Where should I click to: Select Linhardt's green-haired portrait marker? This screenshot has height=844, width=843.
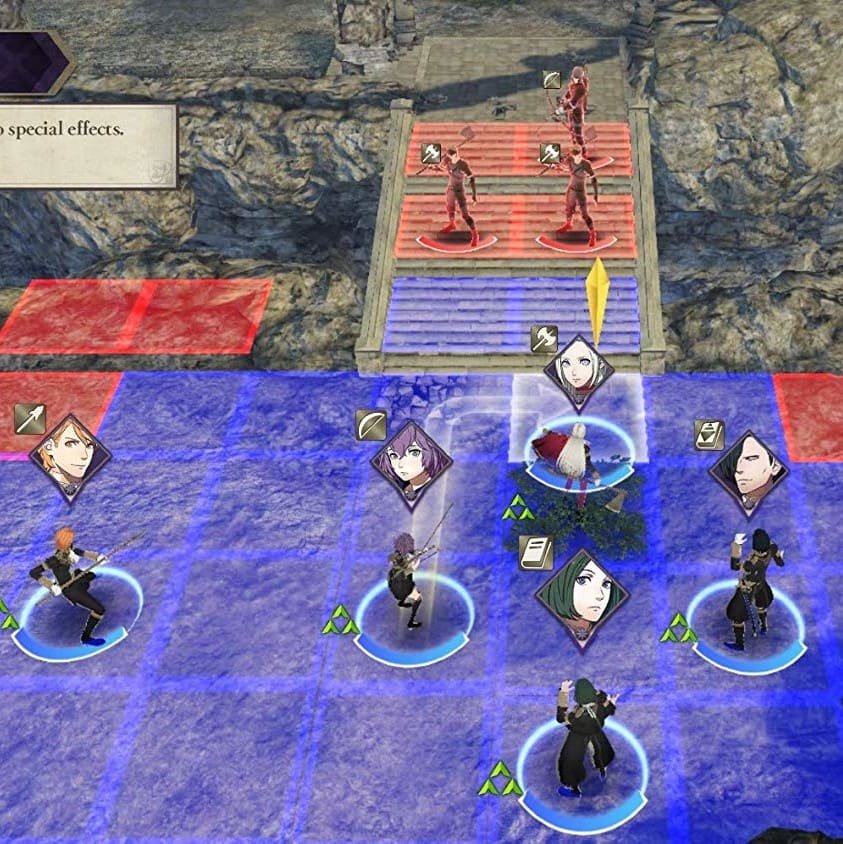pos(582,599)
